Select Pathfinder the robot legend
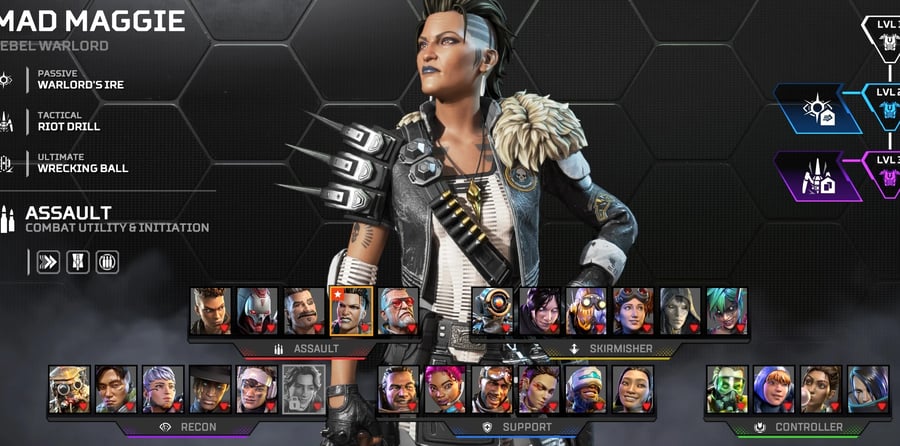Screen dimensions: 900x446 point(492,311)
